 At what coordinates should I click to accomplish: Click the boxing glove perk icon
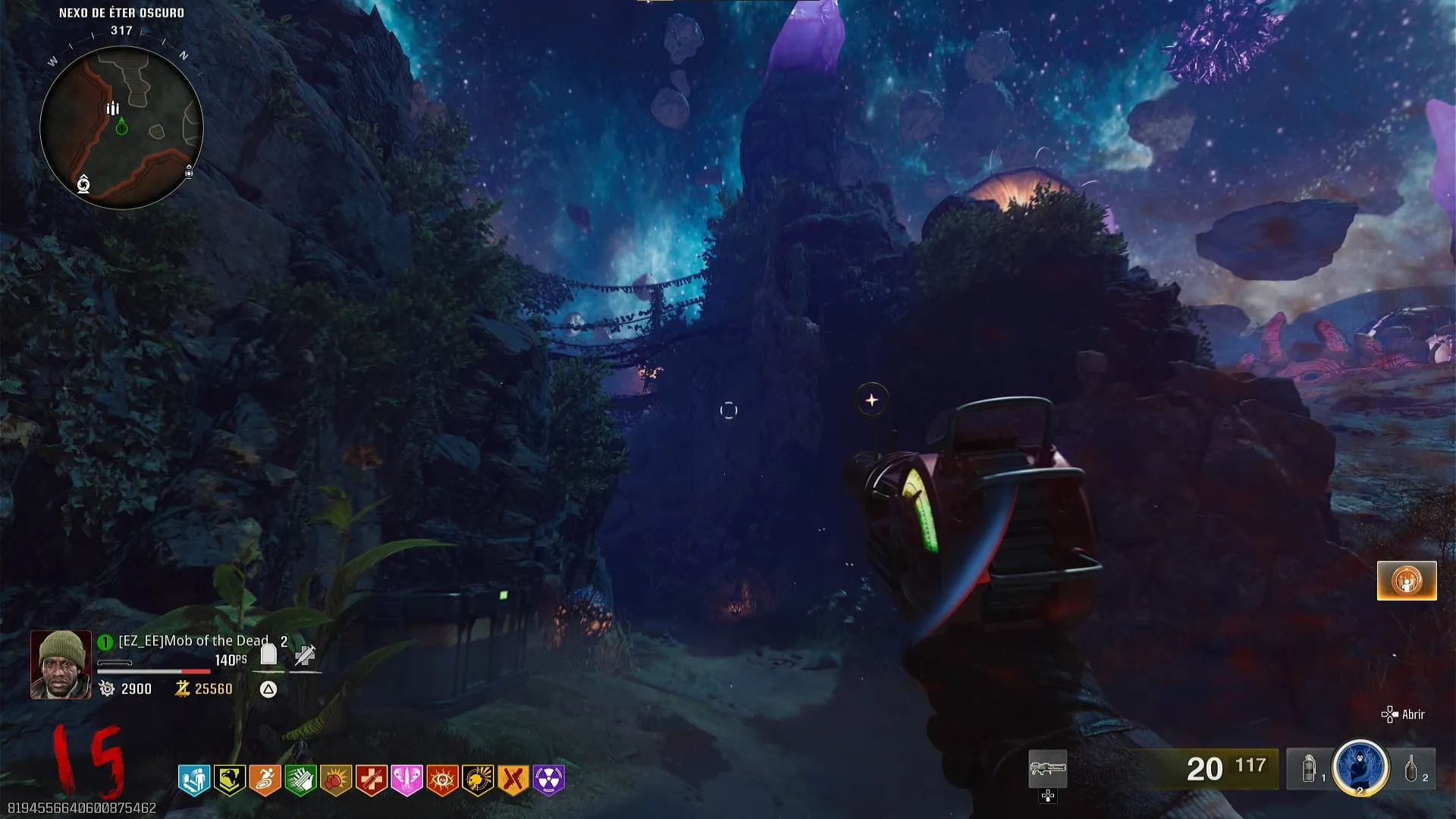pyautogui.click(x=336, y=779)
